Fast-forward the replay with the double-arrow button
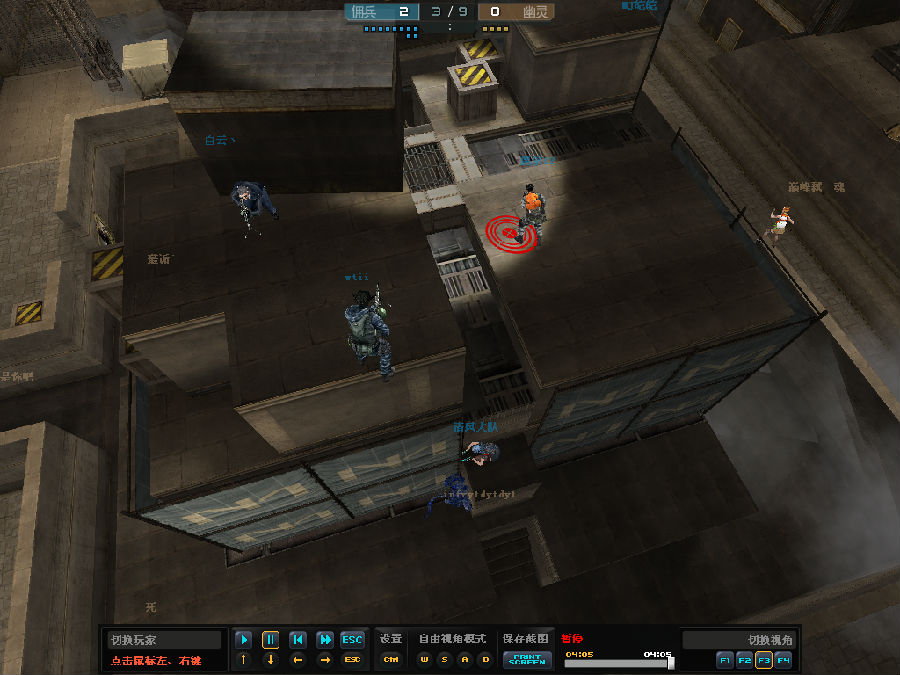The width and height of the screenshot is (900, 675). pyautogui.click(x=325, y=640)
